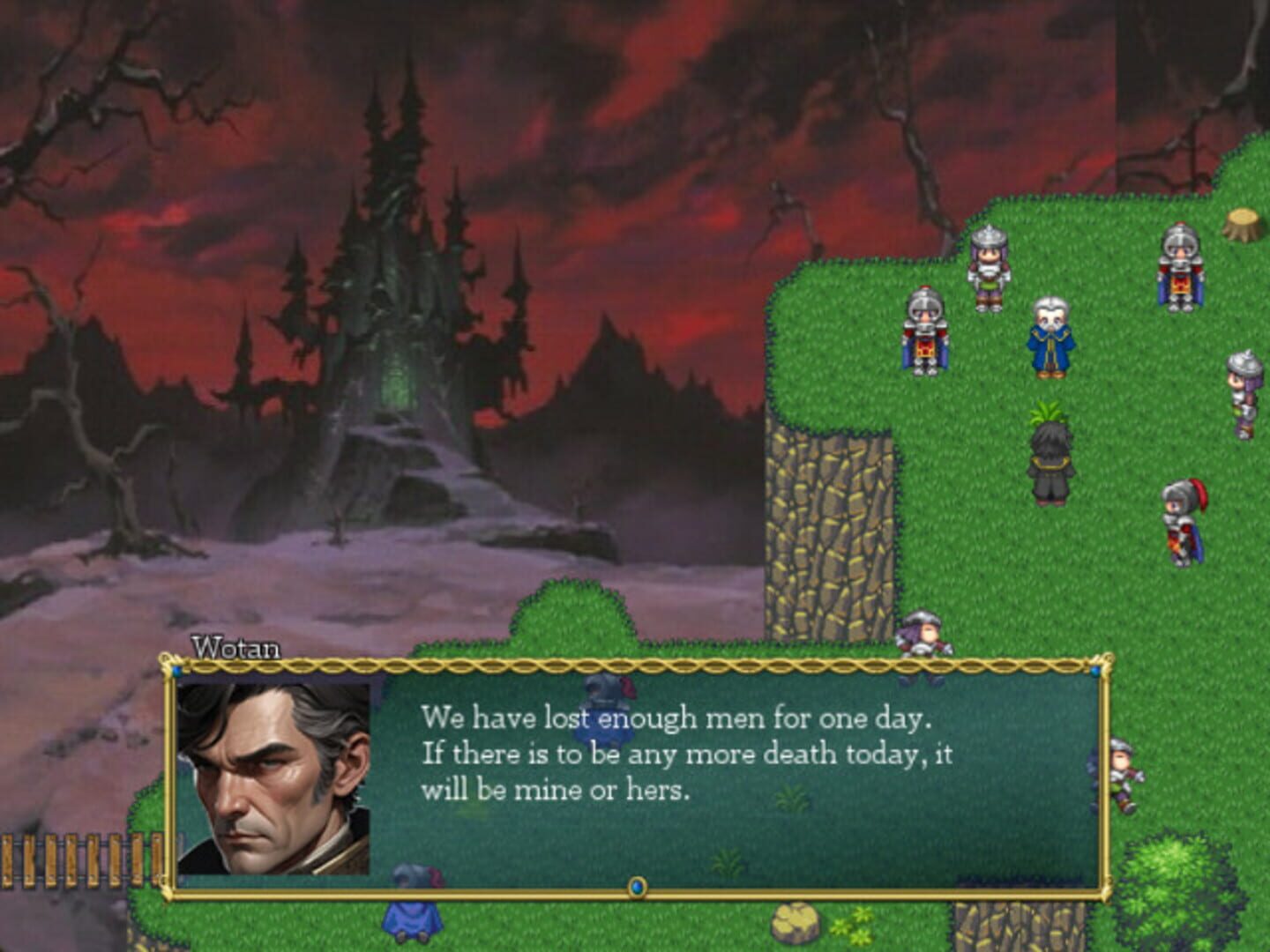
Task: Click the plant sprite above the dark figure
Action: click(x=1046, y=413)
